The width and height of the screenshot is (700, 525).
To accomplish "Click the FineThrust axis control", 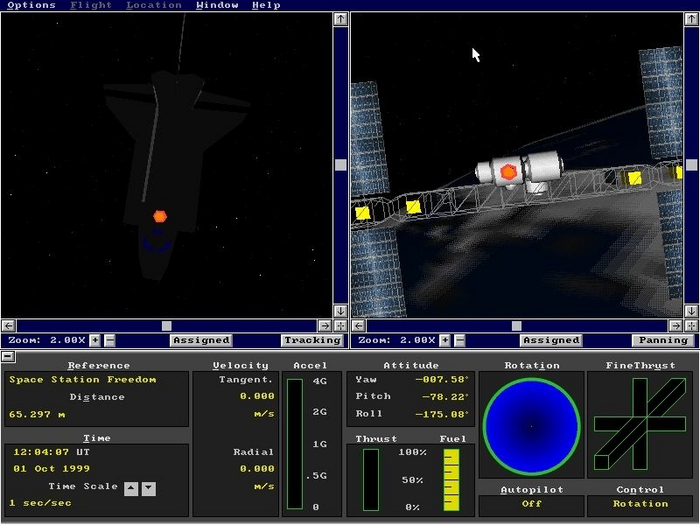I will click(x=640, y=425).
